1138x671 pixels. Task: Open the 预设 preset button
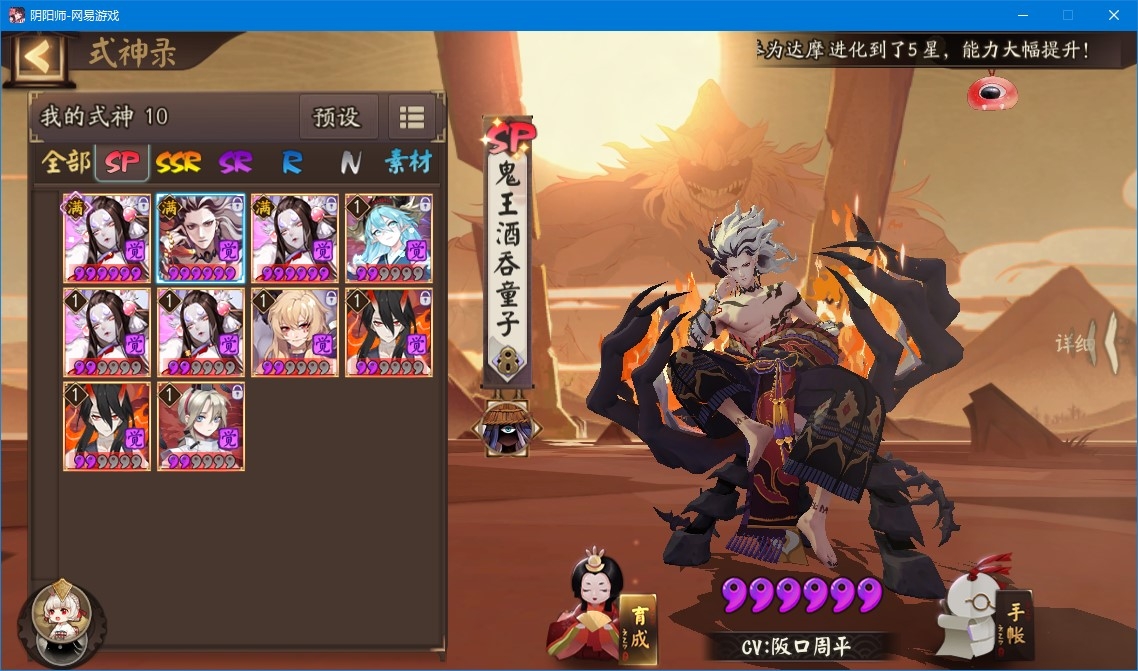[x=337, y=117]
